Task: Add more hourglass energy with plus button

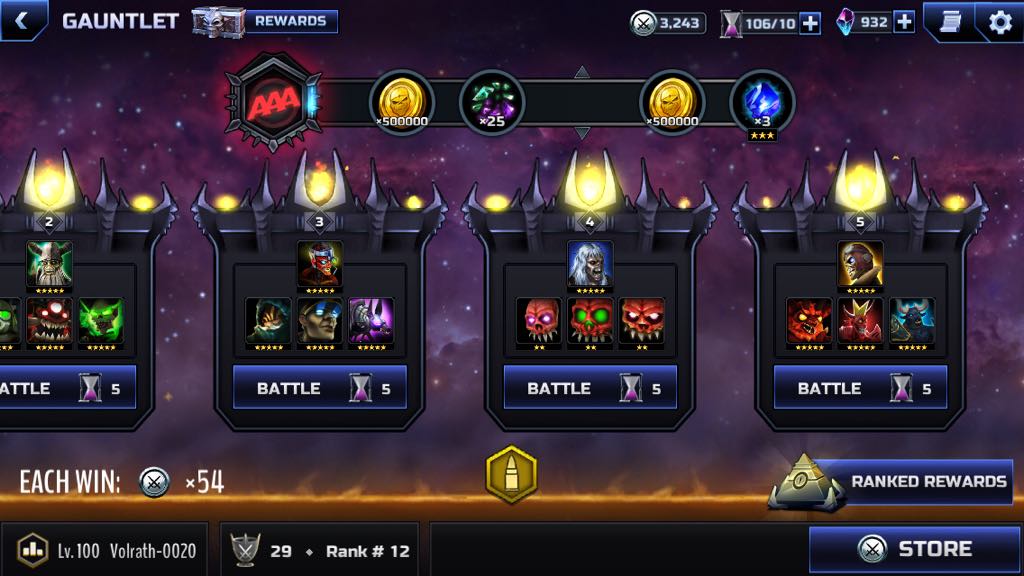Action: [809, 23]
